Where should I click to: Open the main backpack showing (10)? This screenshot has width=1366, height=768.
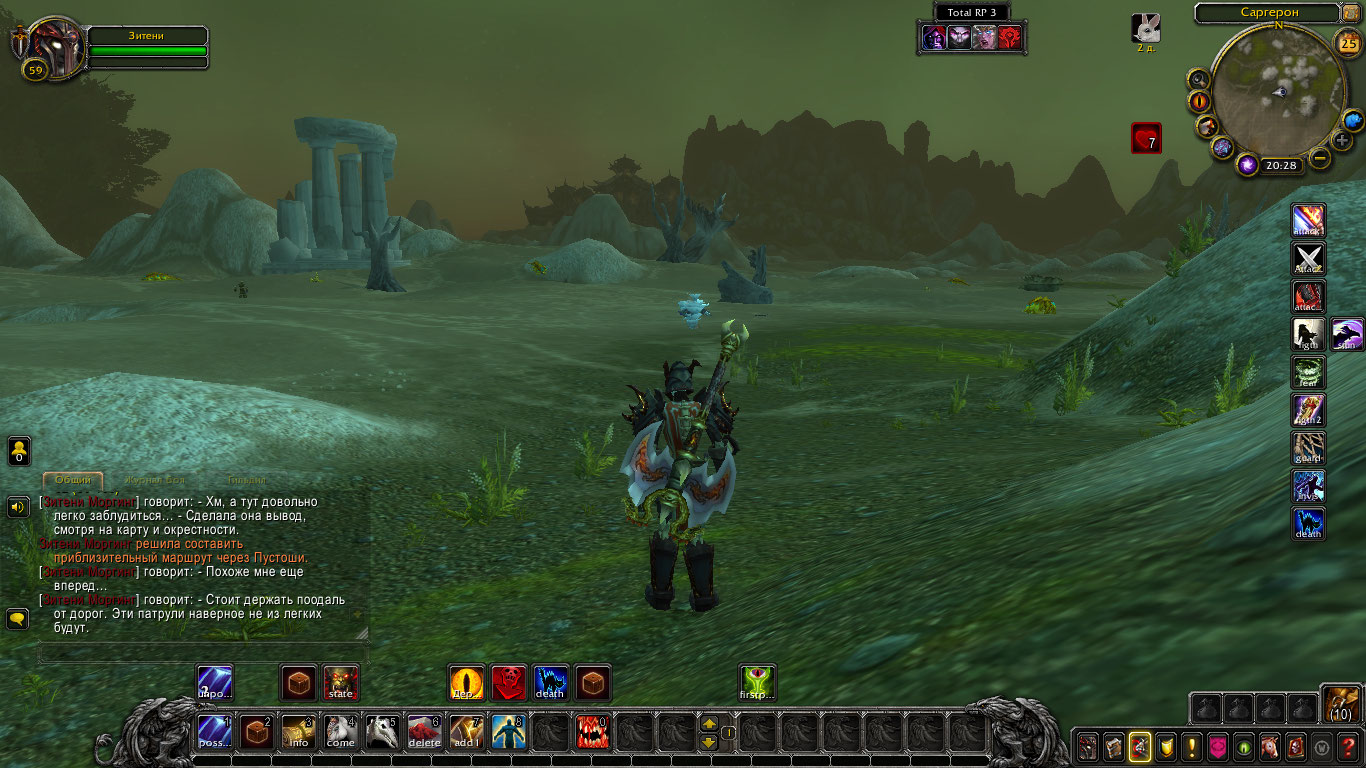1340,703
